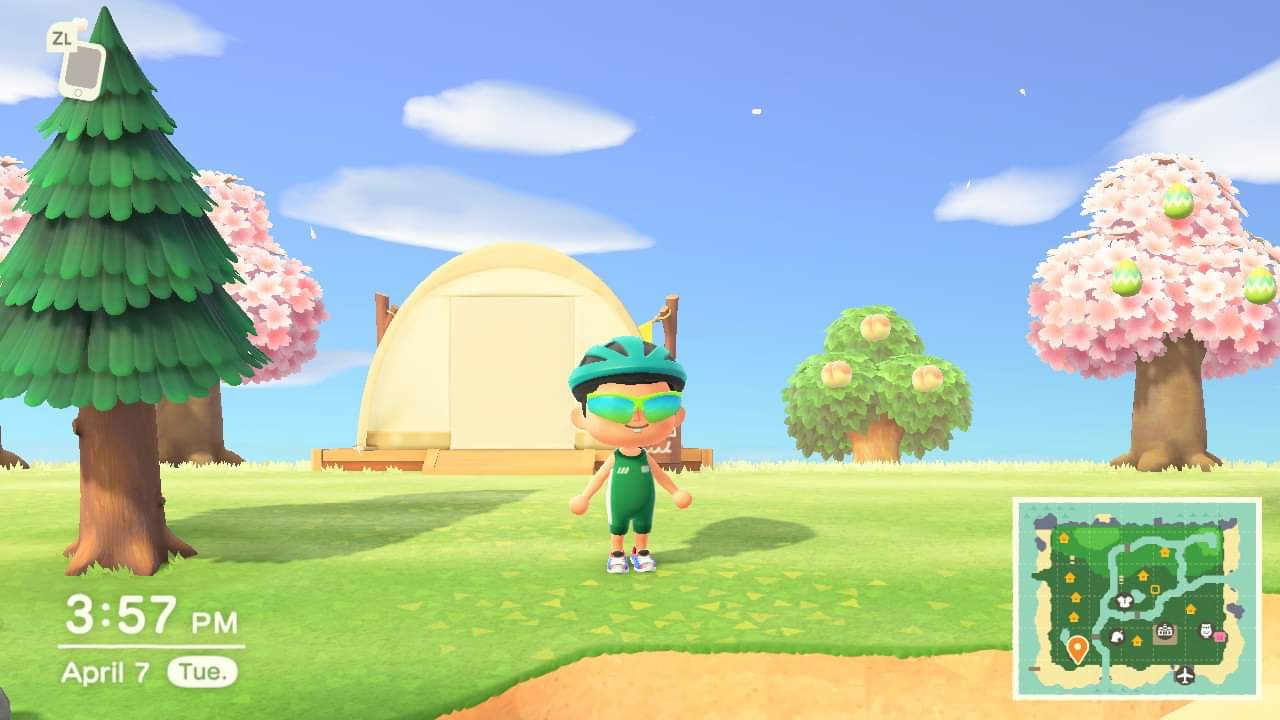Select the Able Sisters shirt icon on the map
The image size is (1280, 720).
[x=1124, y=602]
